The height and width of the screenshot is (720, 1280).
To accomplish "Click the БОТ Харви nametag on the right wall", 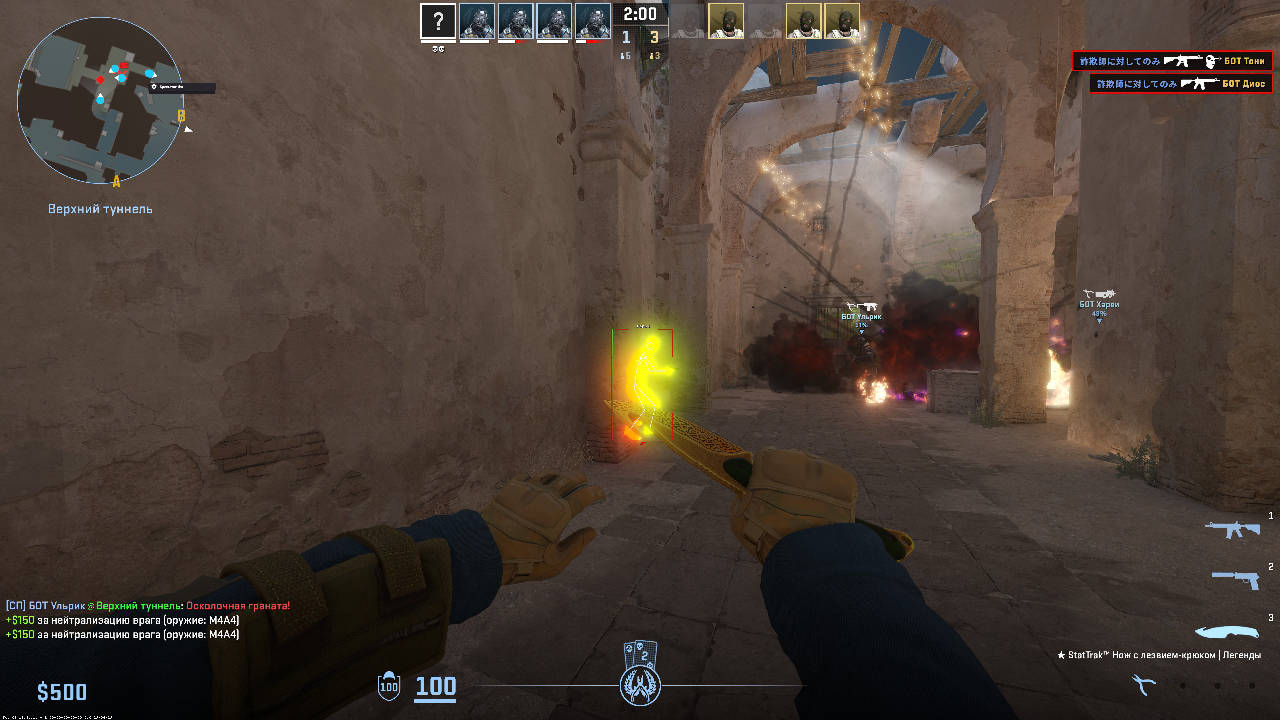I will click(1098, 304).
